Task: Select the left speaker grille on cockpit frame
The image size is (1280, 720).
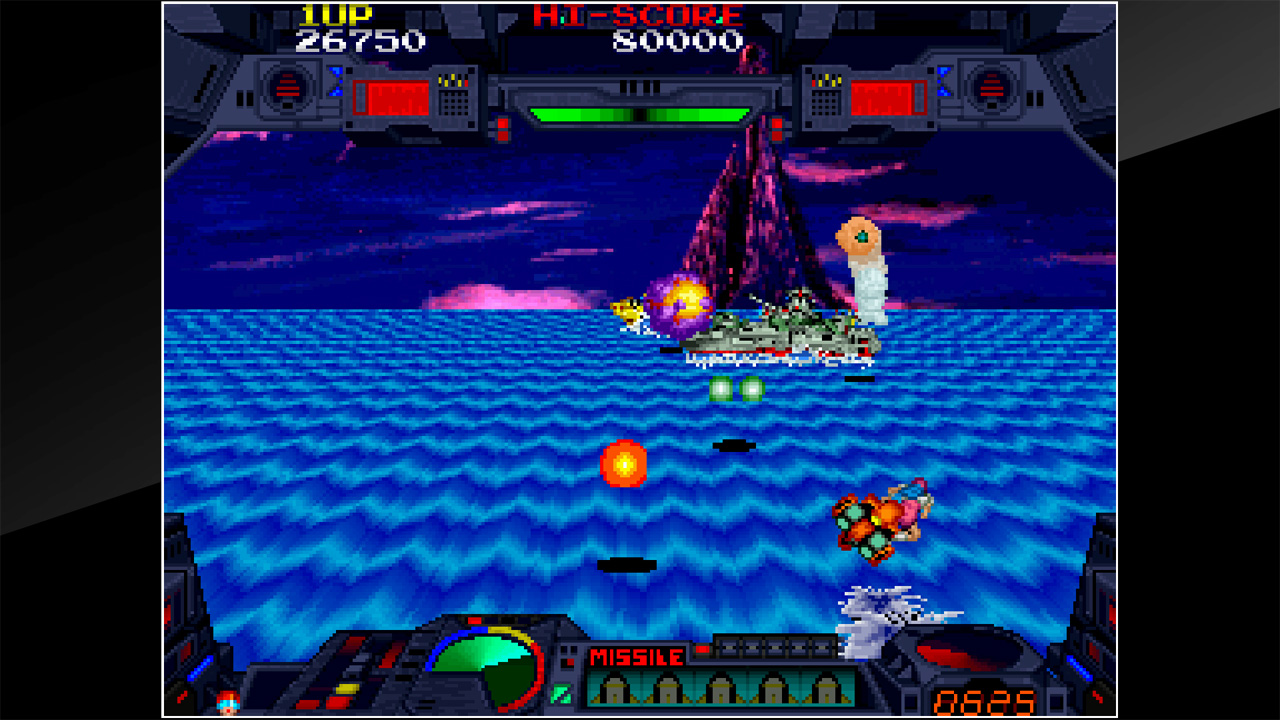Action: coord(288,86)
